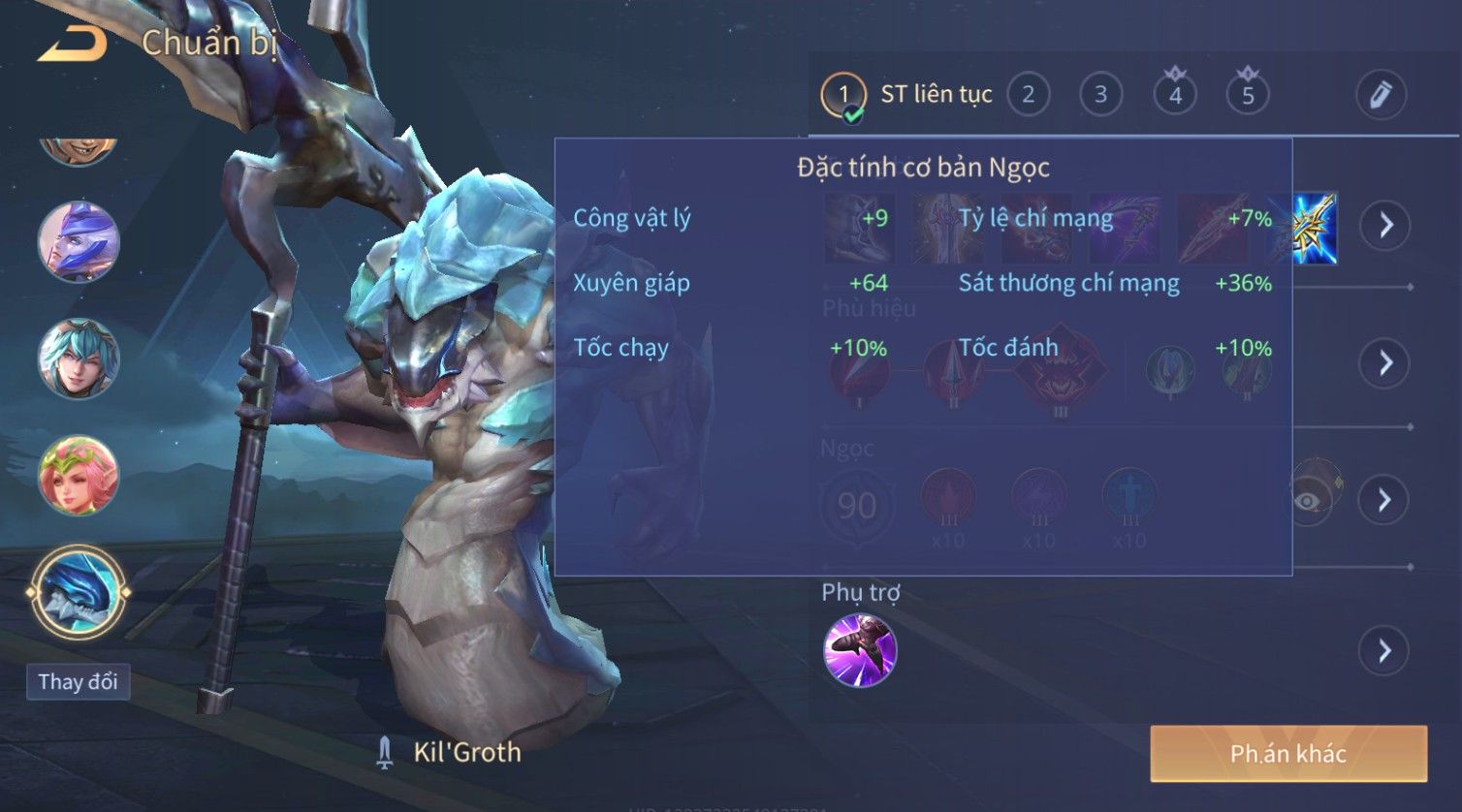Expand the Phù hiệu section arrow
Screen dimensions: 1462x812
pyautogui.click(x=1384, y=363)
